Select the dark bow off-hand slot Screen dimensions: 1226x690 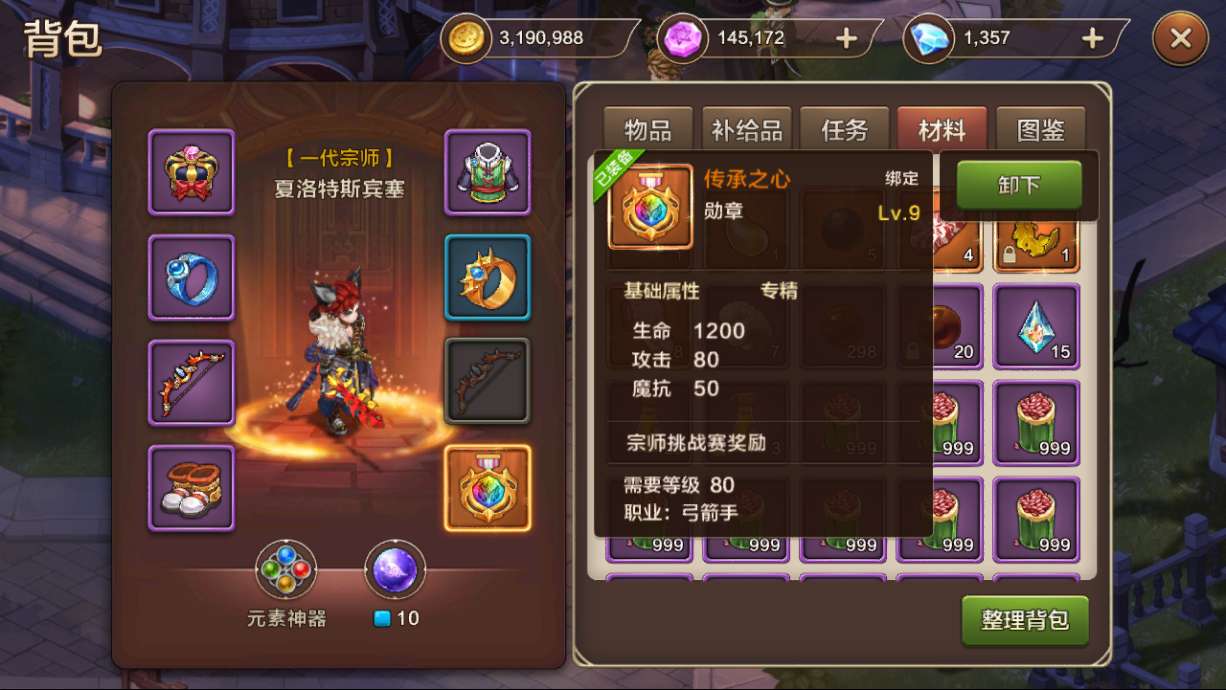pyautogui.click(x=487, y=382)
